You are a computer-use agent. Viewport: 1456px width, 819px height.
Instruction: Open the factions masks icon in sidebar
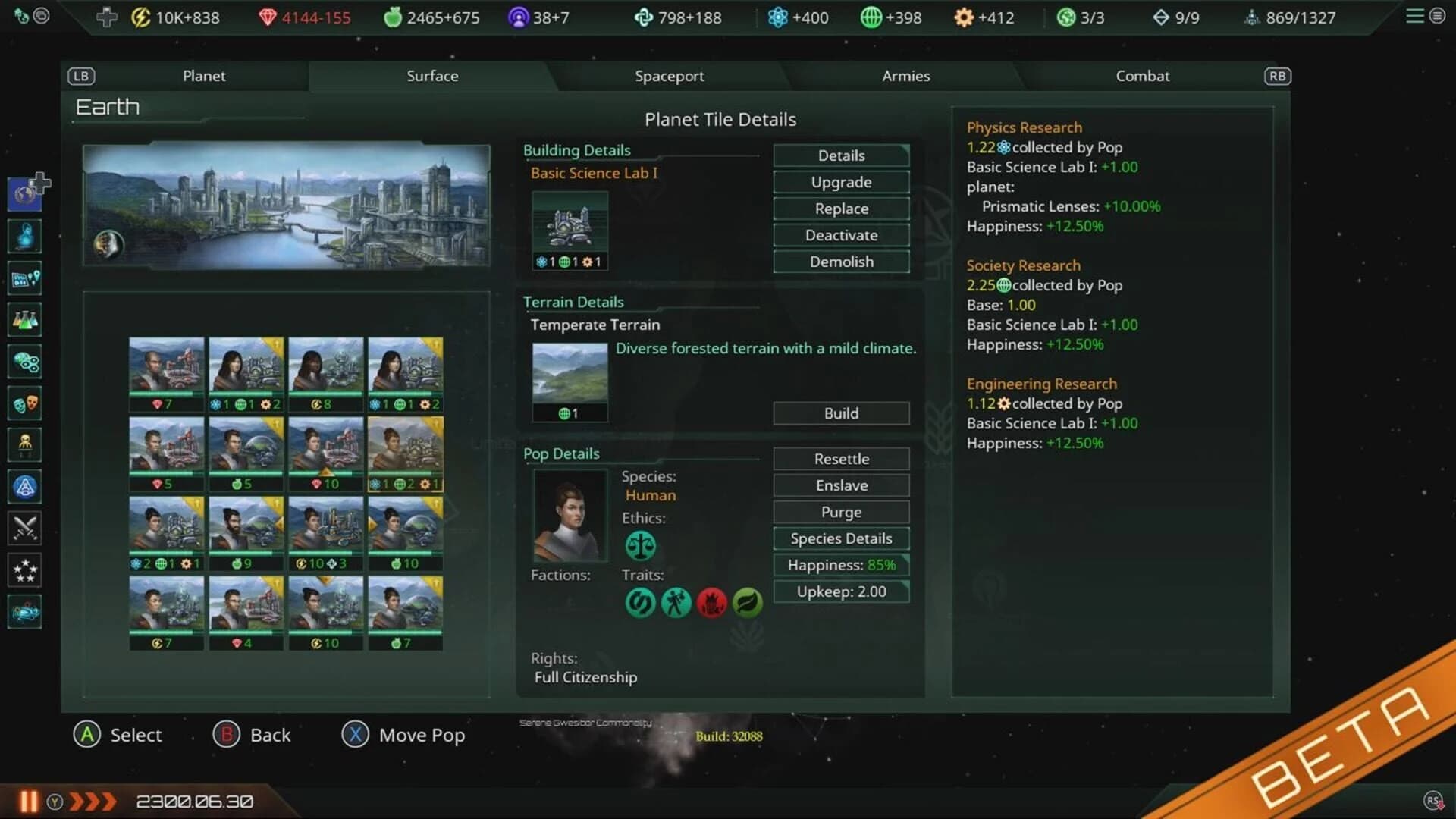pyautogui.click(x=25, y=403)
